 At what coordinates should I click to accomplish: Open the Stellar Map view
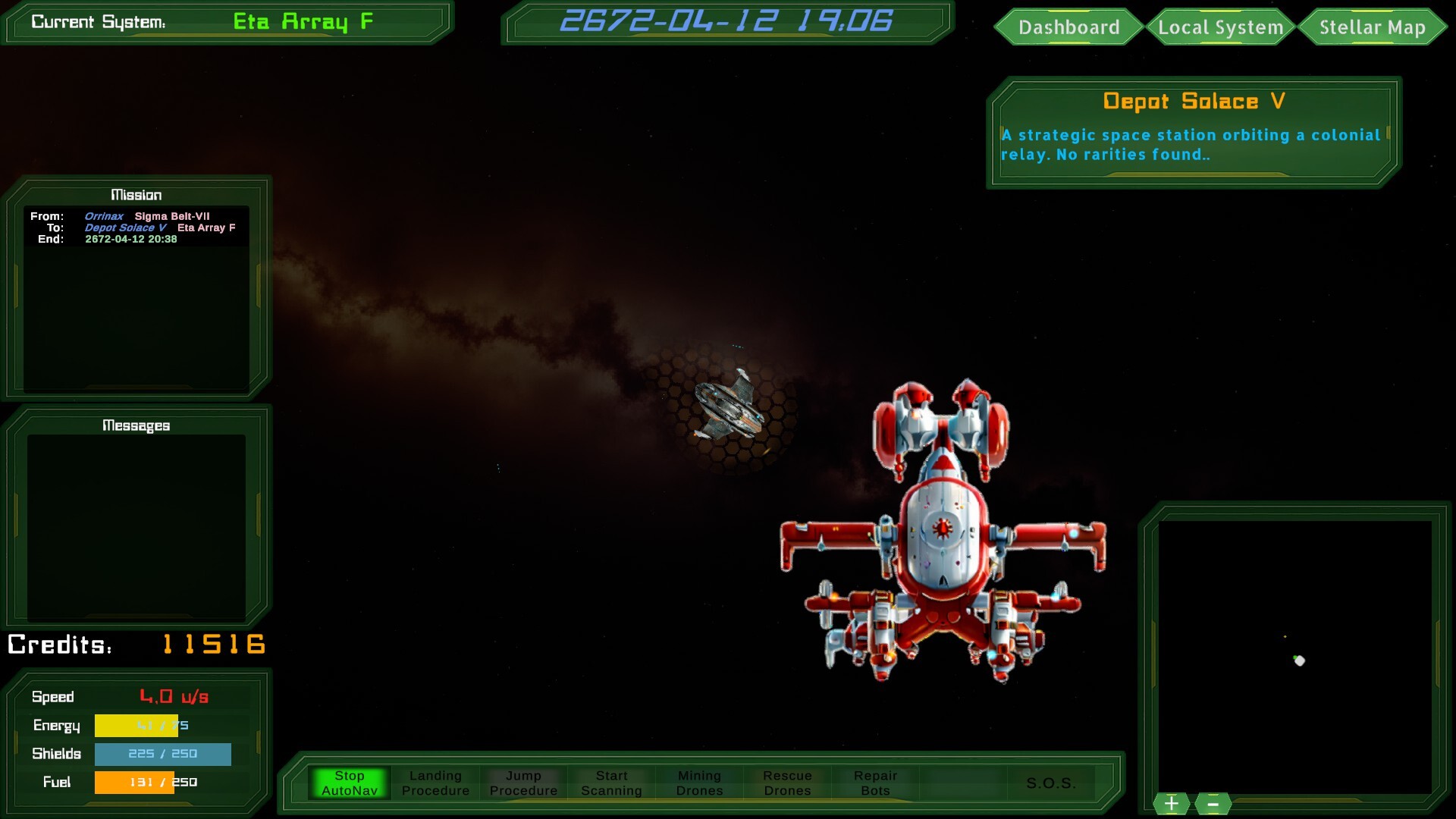(1373, 27)
